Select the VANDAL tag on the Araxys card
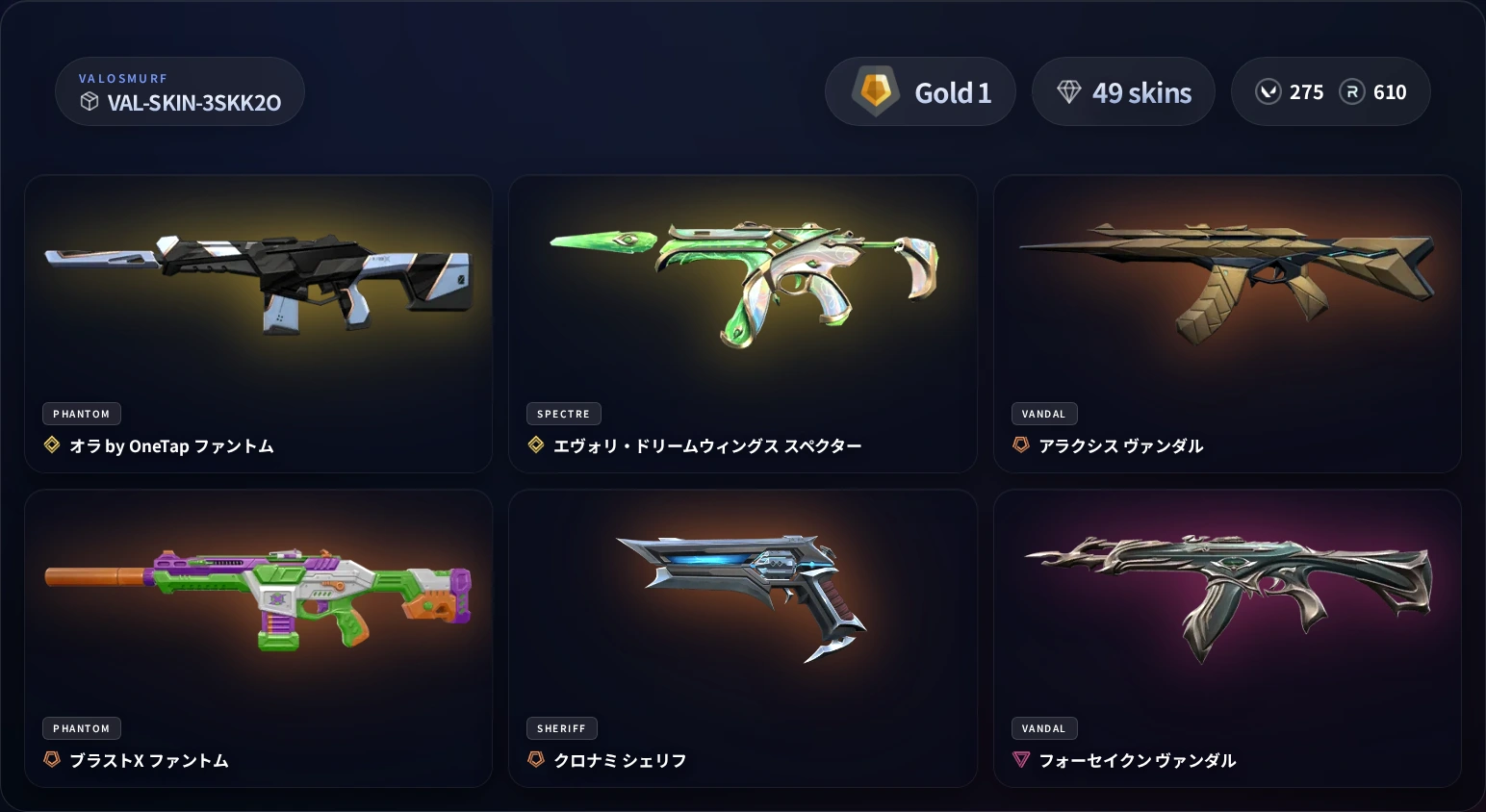Image resolution: width=1486 pixels, height=812 pixels. pos(1044,414)
